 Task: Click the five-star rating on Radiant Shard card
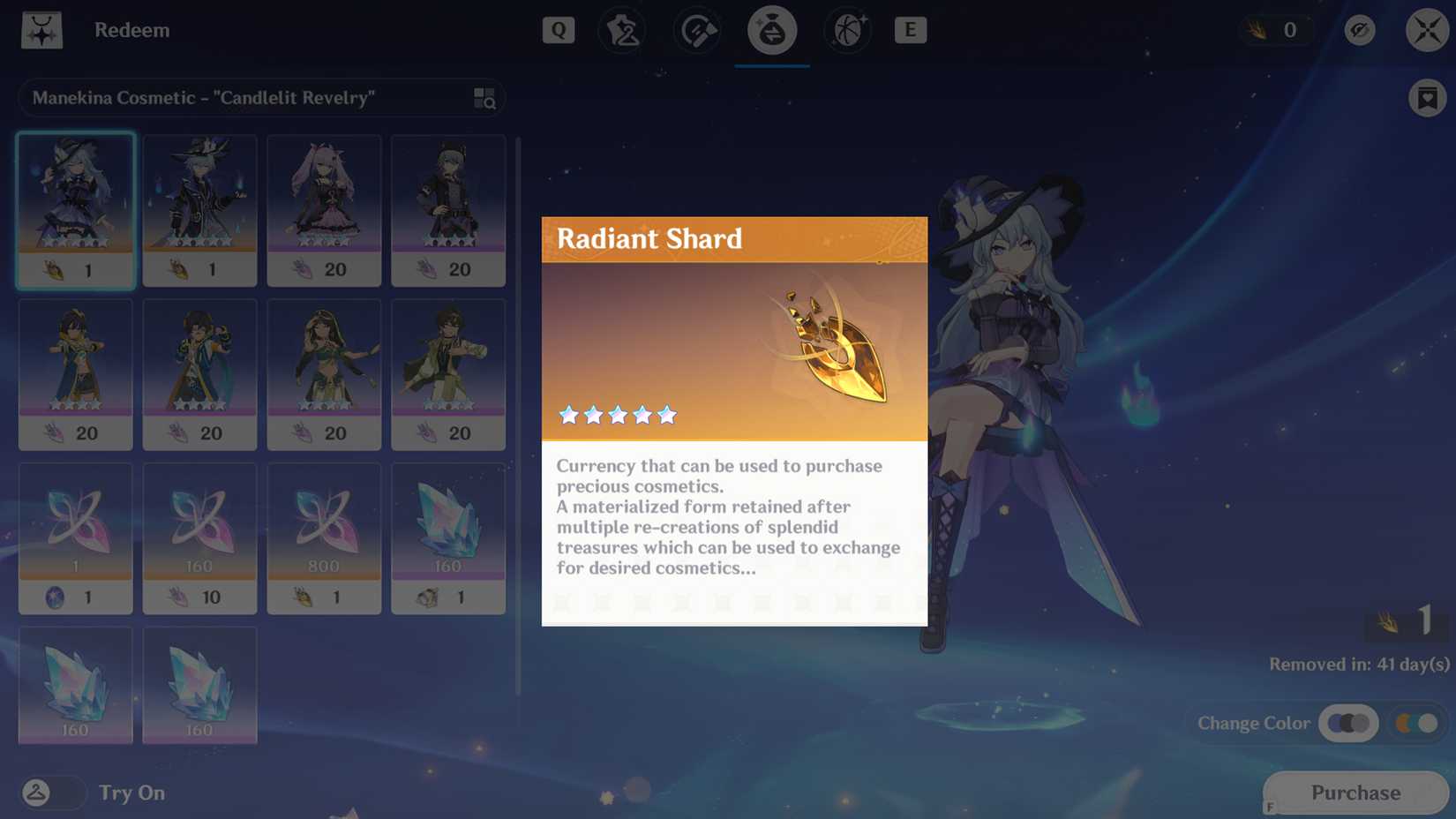click(618, 415)
